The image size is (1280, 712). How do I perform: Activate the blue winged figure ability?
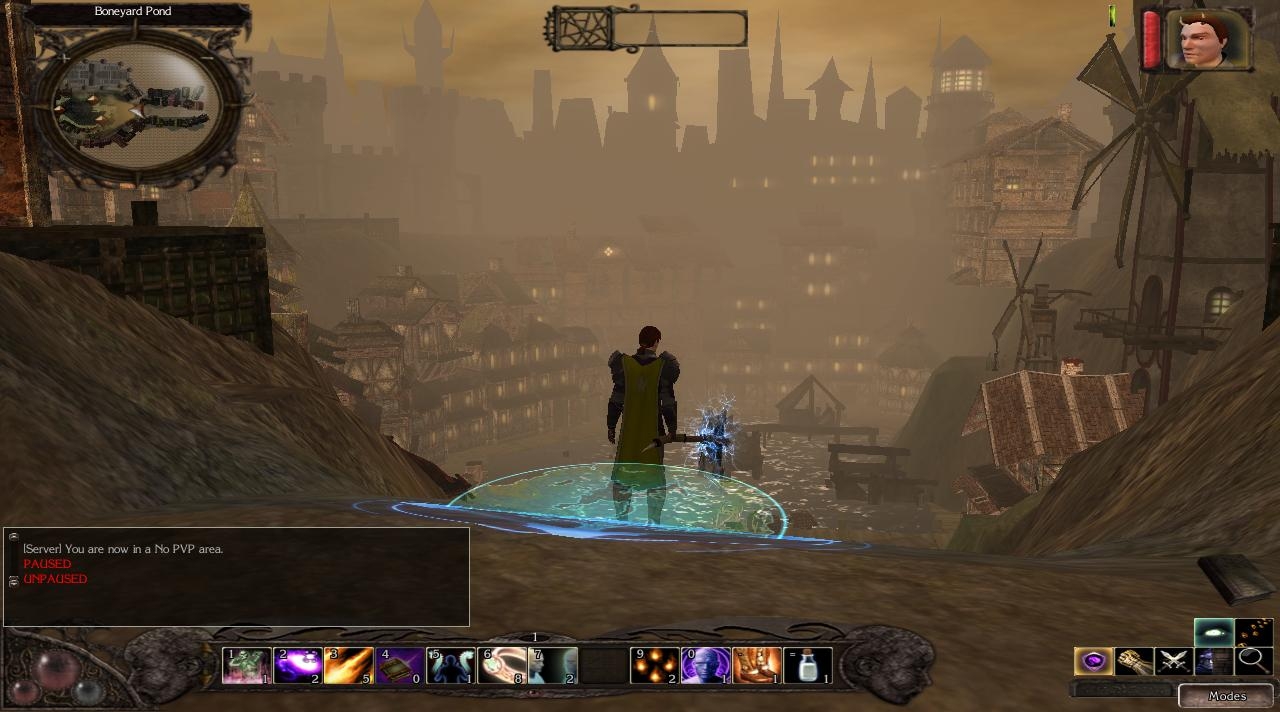[451, 666]
